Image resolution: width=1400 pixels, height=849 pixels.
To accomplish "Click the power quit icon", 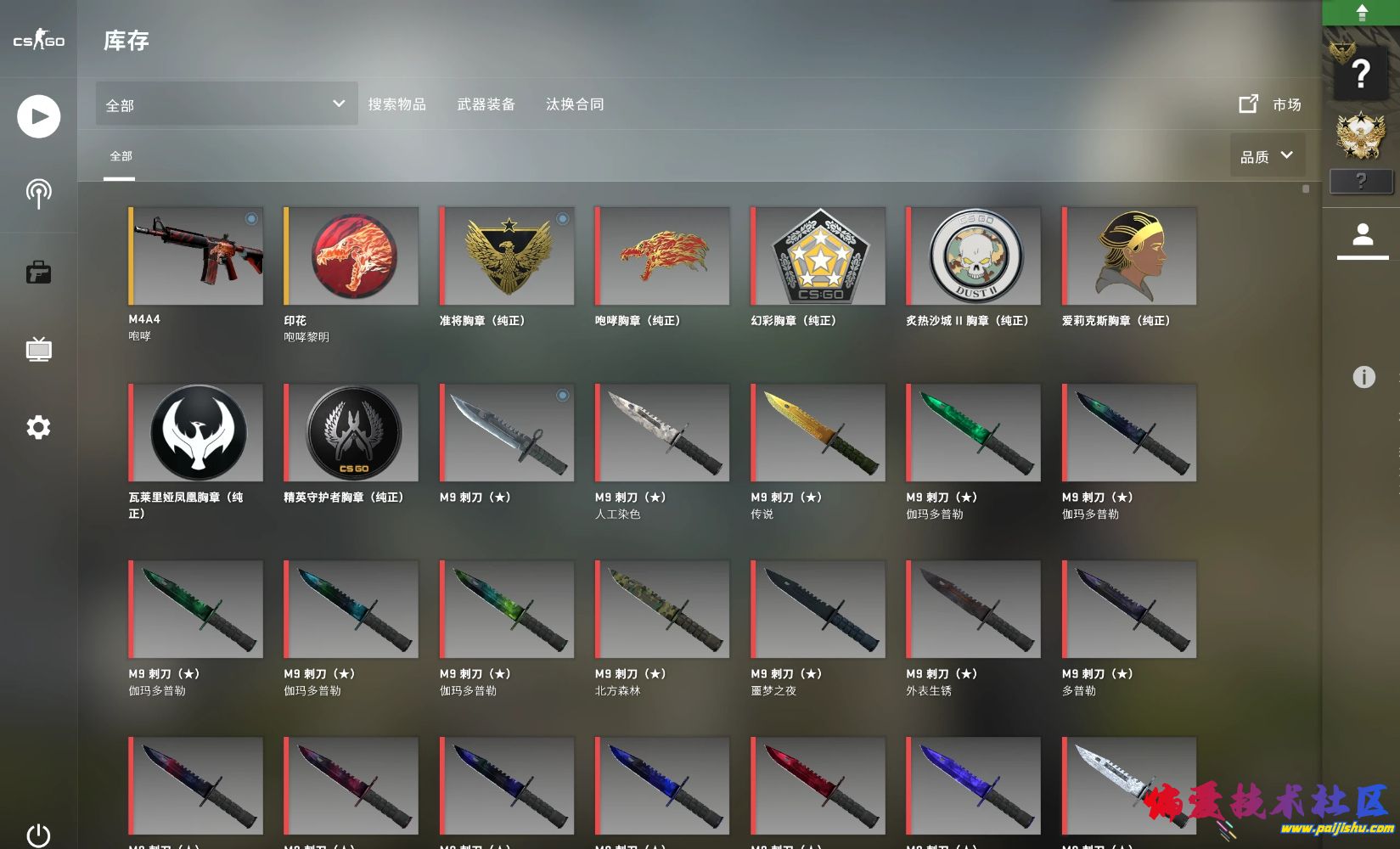I will (x=38, y=835).
